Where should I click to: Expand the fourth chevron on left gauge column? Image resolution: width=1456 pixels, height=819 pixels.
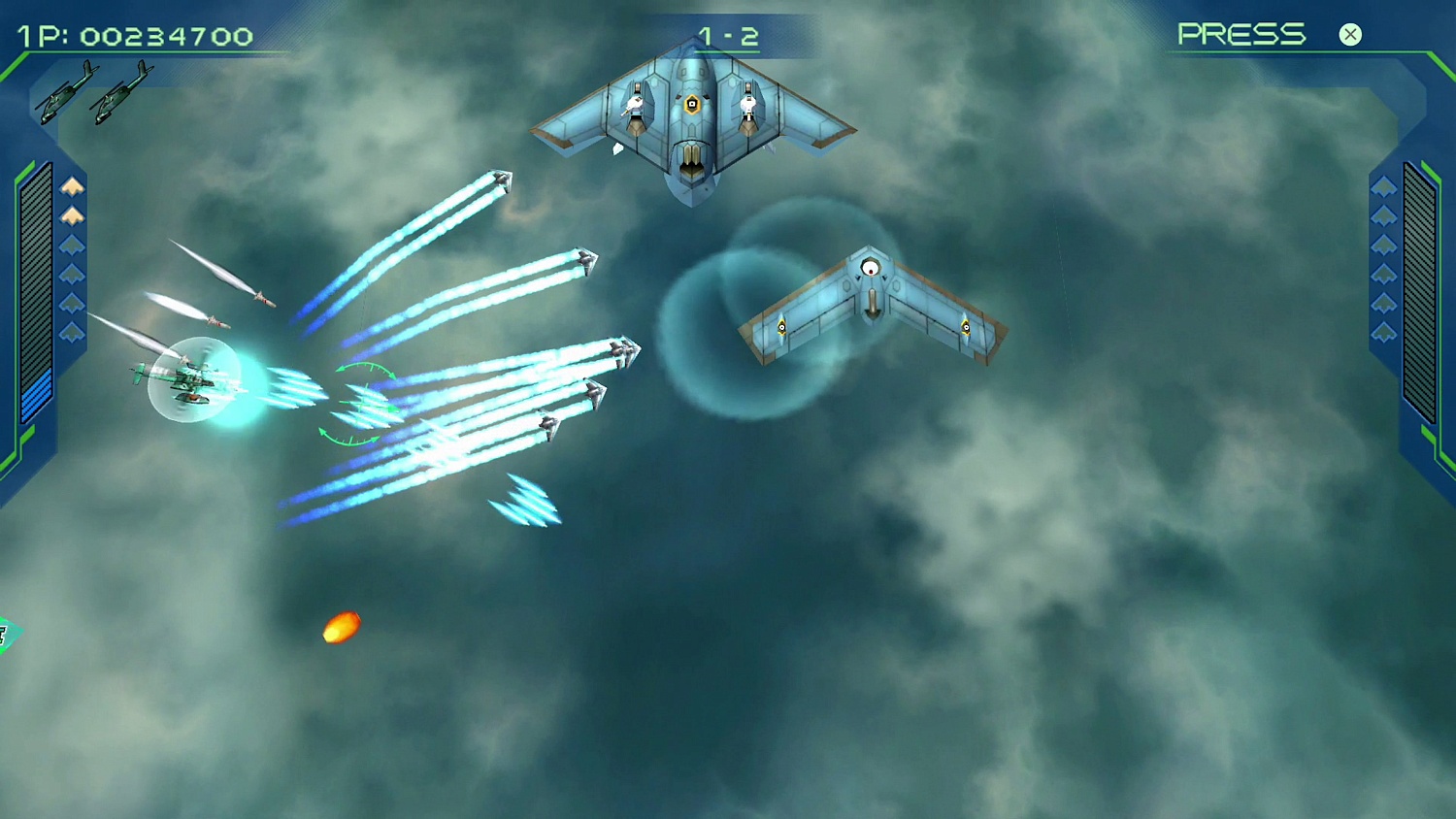(x=72, y=273)
